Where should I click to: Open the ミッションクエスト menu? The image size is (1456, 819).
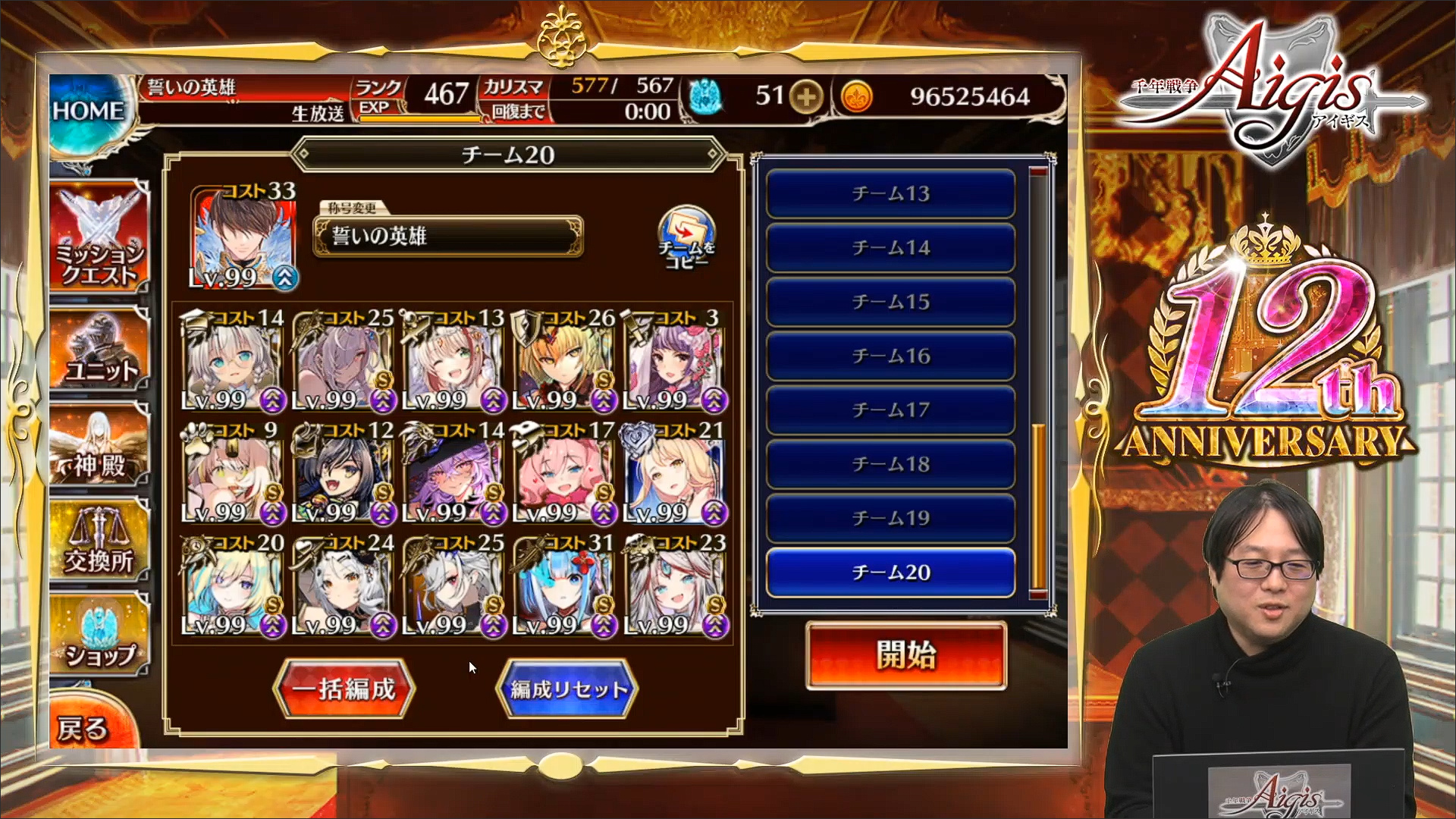pos(99,239)
